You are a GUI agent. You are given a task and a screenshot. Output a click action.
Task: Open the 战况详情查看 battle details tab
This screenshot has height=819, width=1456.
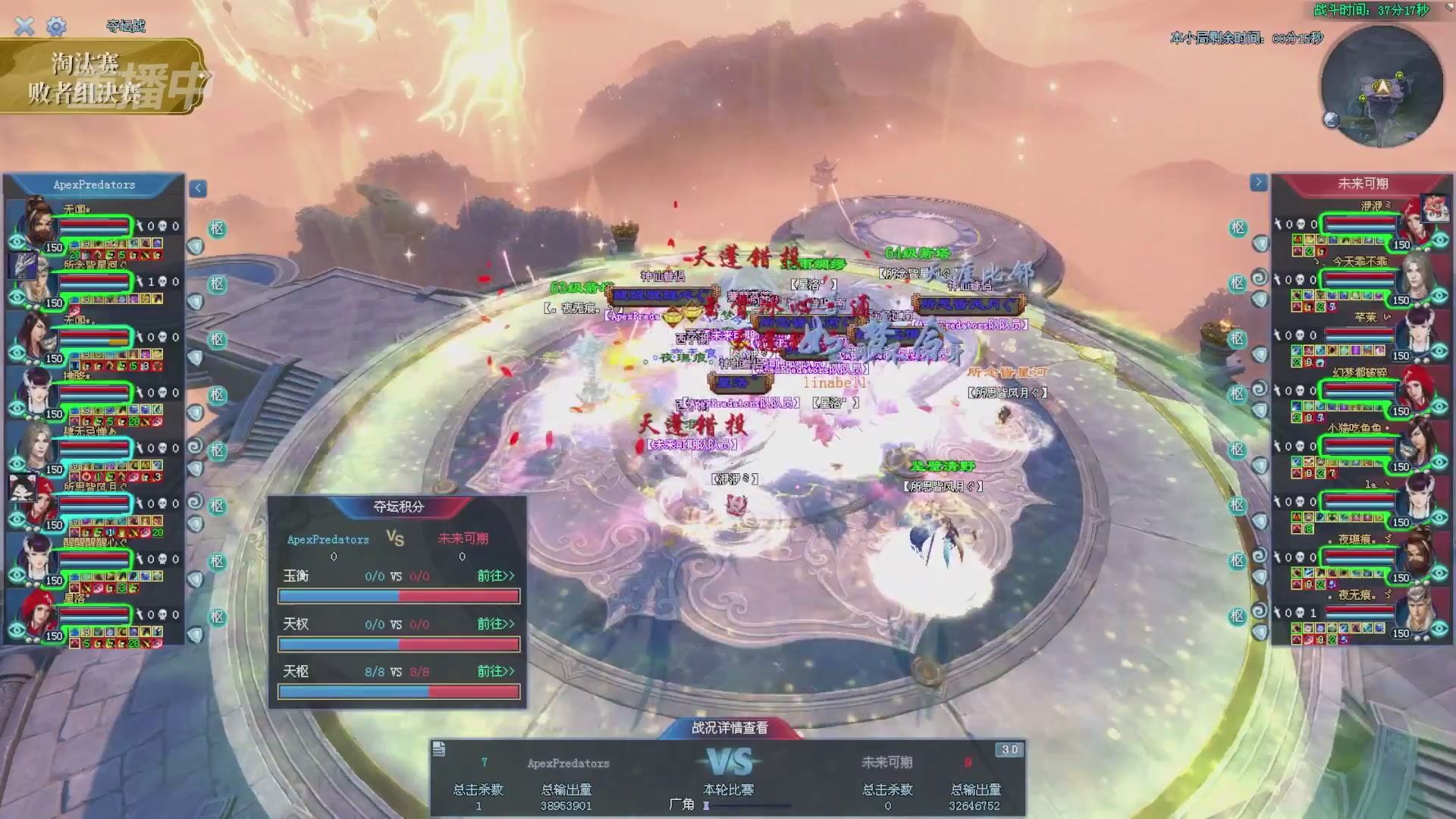click(x=730, y=728)
